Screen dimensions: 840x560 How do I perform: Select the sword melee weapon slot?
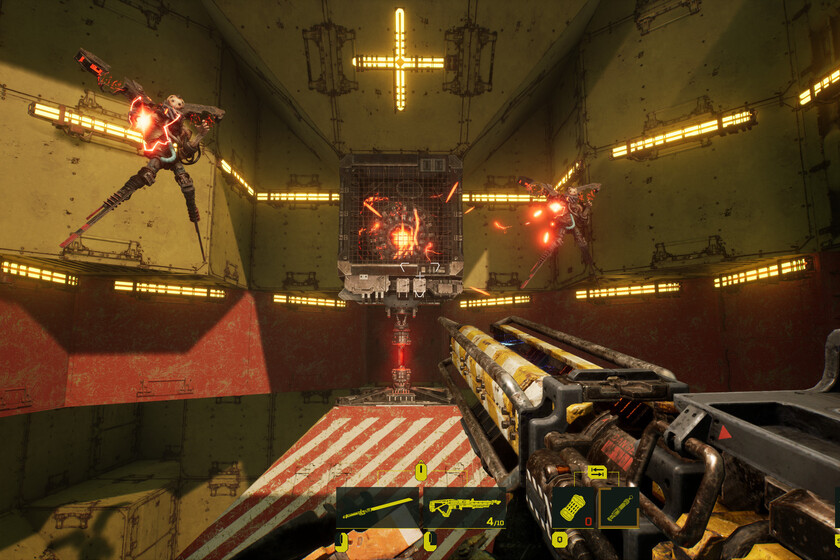(x=377, y=507)
